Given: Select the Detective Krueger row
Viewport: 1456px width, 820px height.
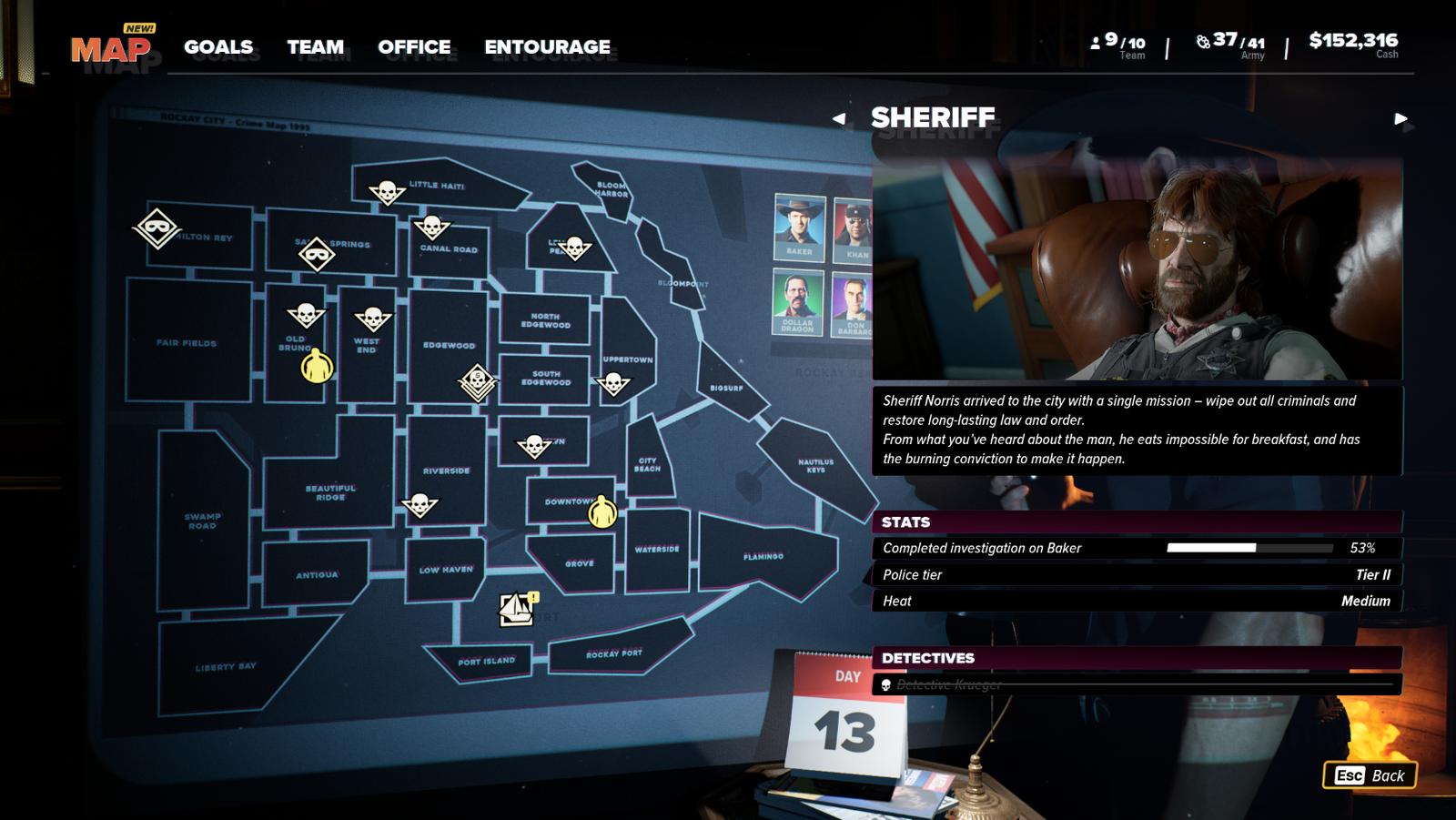Looking at the screenshot, I should pos(1136,684).
